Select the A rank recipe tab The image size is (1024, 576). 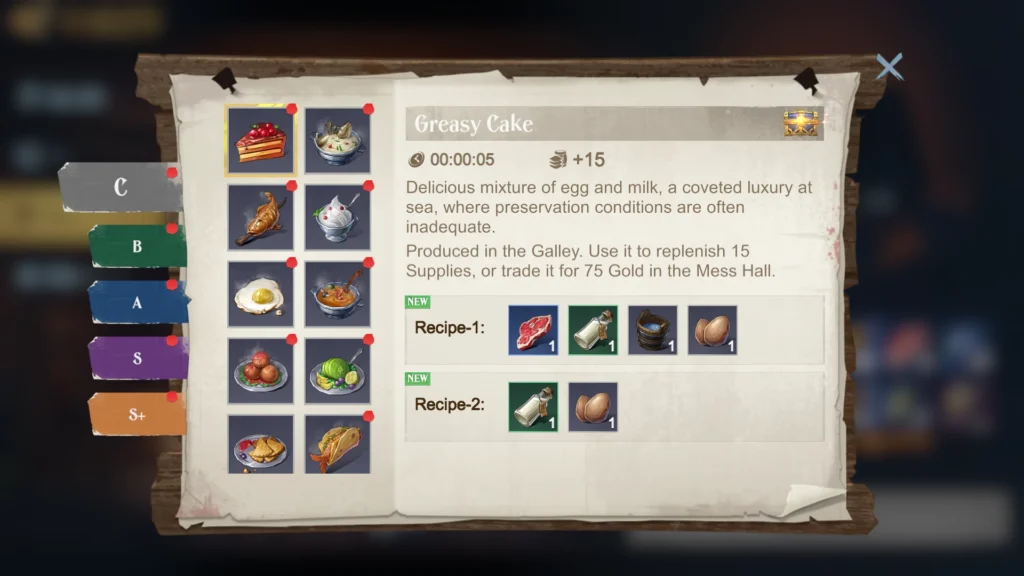(x=137, y=302)
